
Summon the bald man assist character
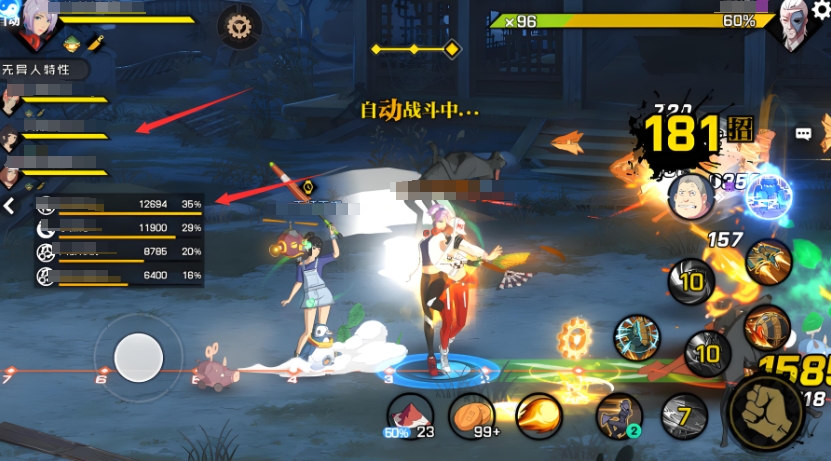[x=692, y=196]
